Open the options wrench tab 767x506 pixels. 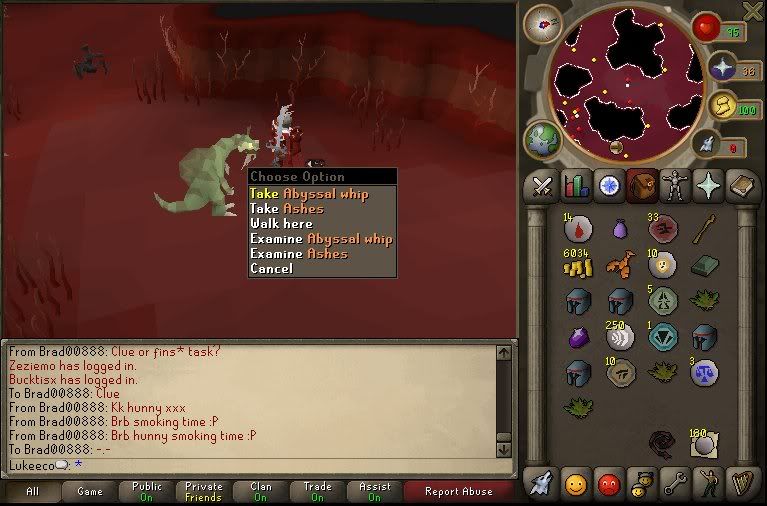[x=676, y=482]
